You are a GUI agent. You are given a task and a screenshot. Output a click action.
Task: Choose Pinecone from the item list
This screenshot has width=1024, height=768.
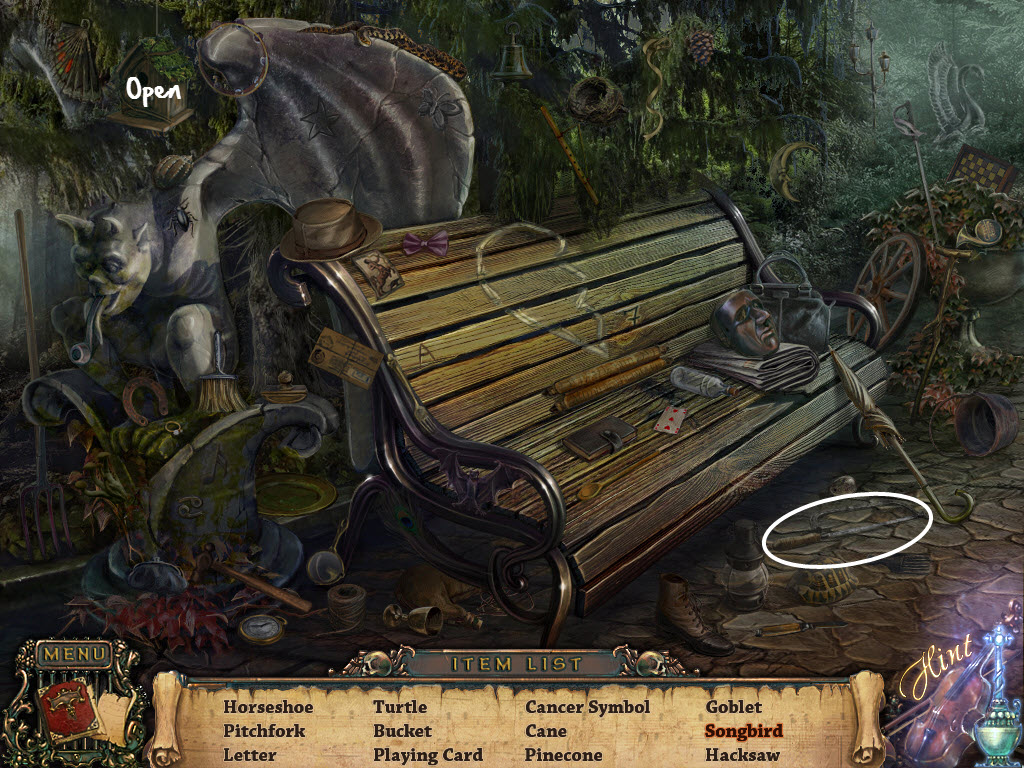point(564,755)
